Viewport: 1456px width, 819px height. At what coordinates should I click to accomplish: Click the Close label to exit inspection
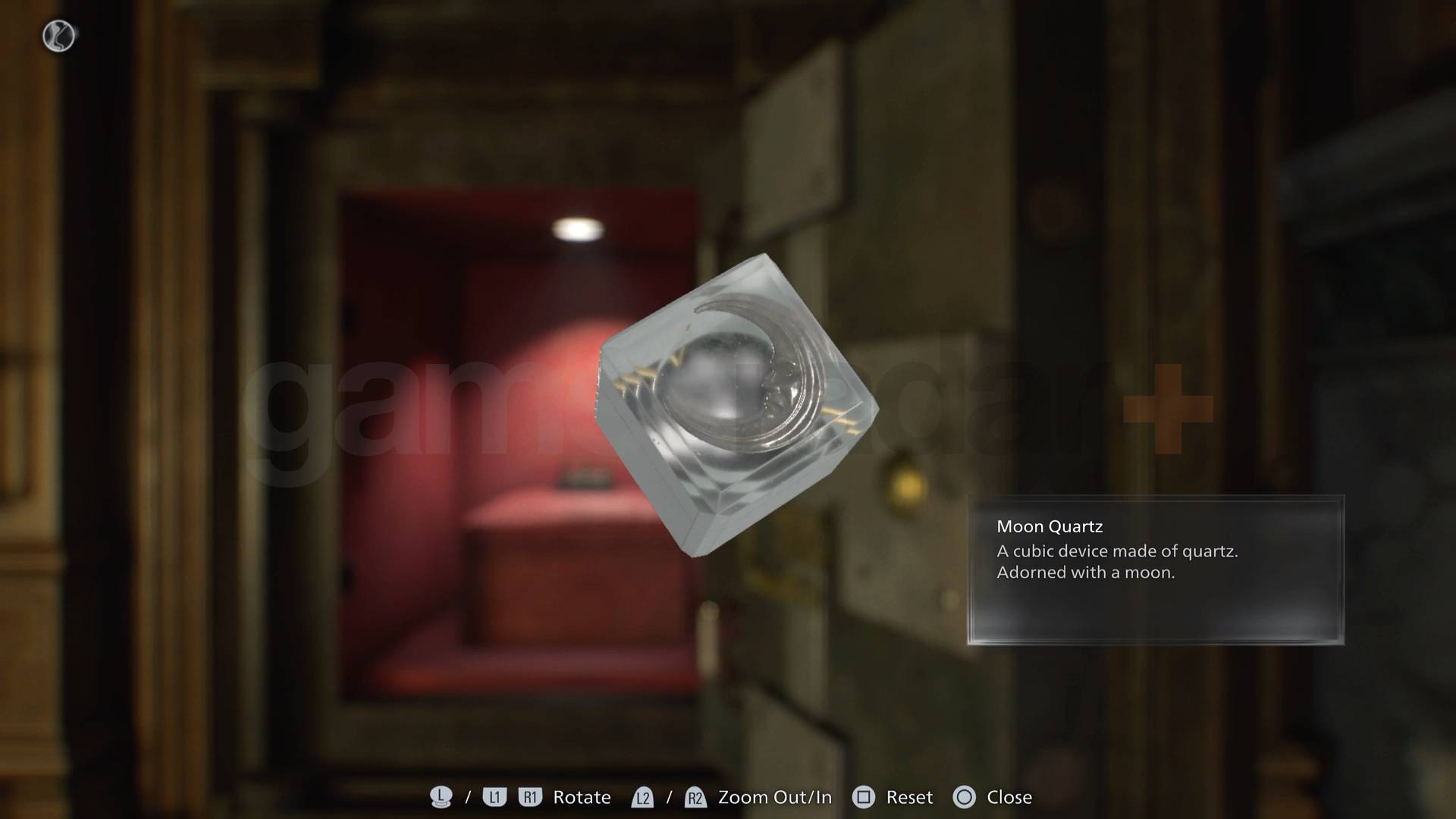(x=1010, y=797)
